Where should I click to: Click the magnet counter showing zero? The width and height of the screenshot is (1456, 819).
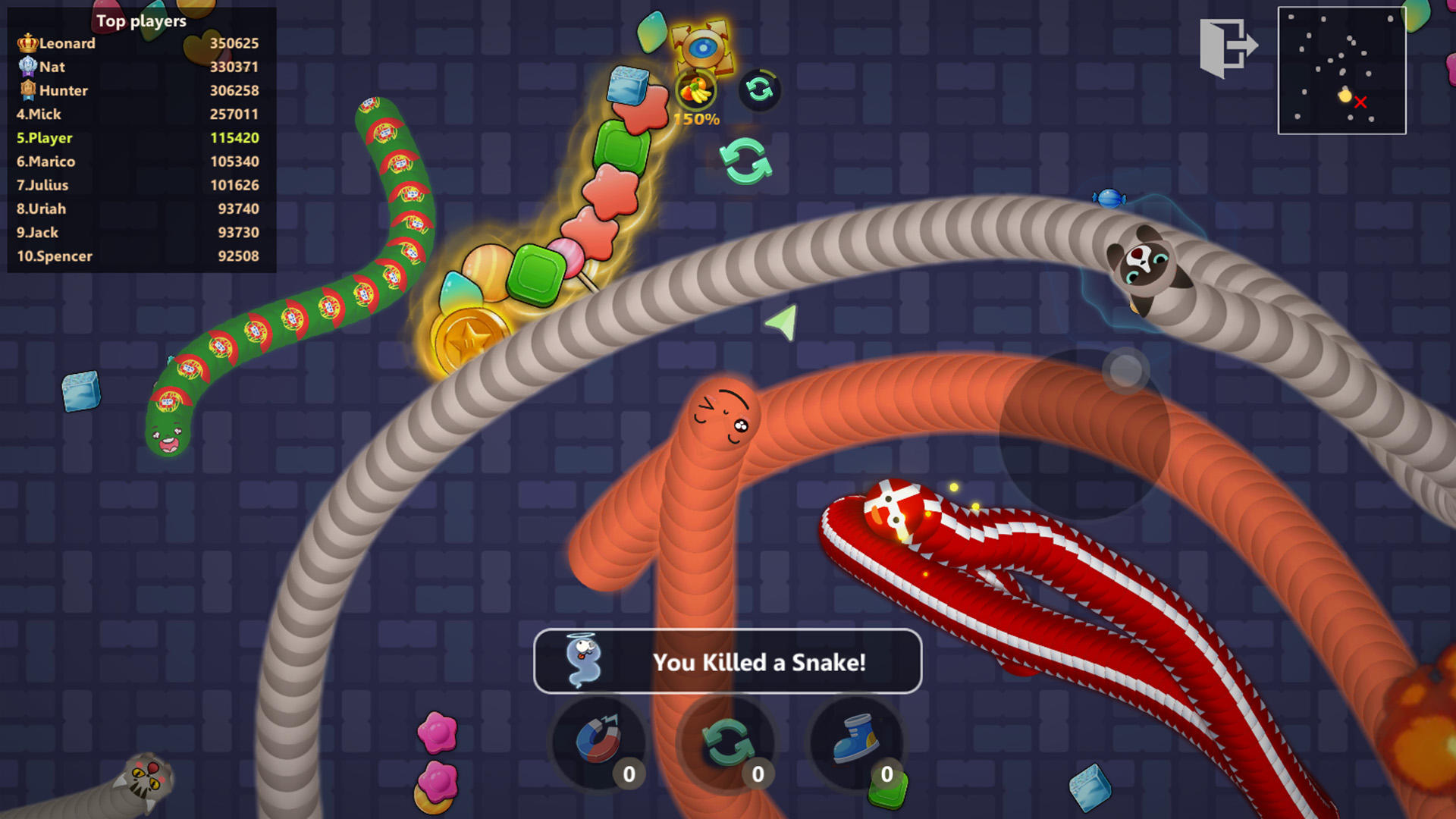click(628, 773)
